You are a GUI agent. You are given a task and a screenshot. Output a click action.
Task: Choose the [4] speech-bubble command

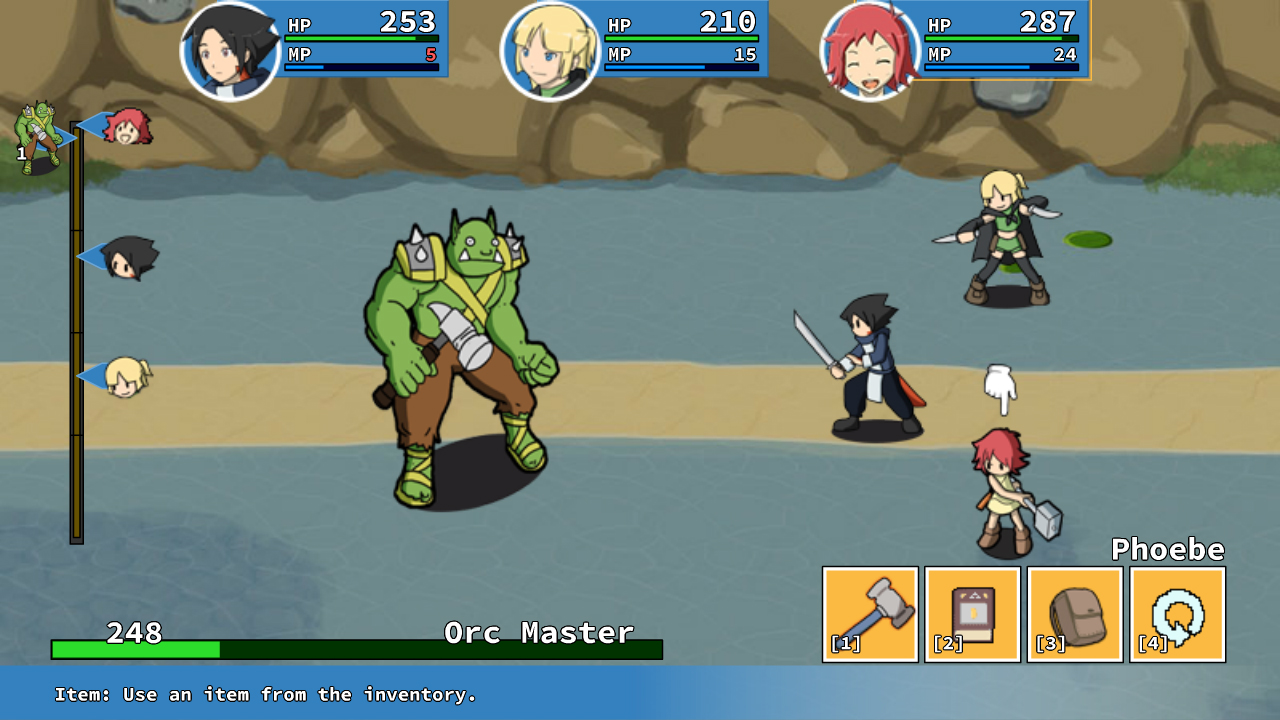(x=1175, y=613)
